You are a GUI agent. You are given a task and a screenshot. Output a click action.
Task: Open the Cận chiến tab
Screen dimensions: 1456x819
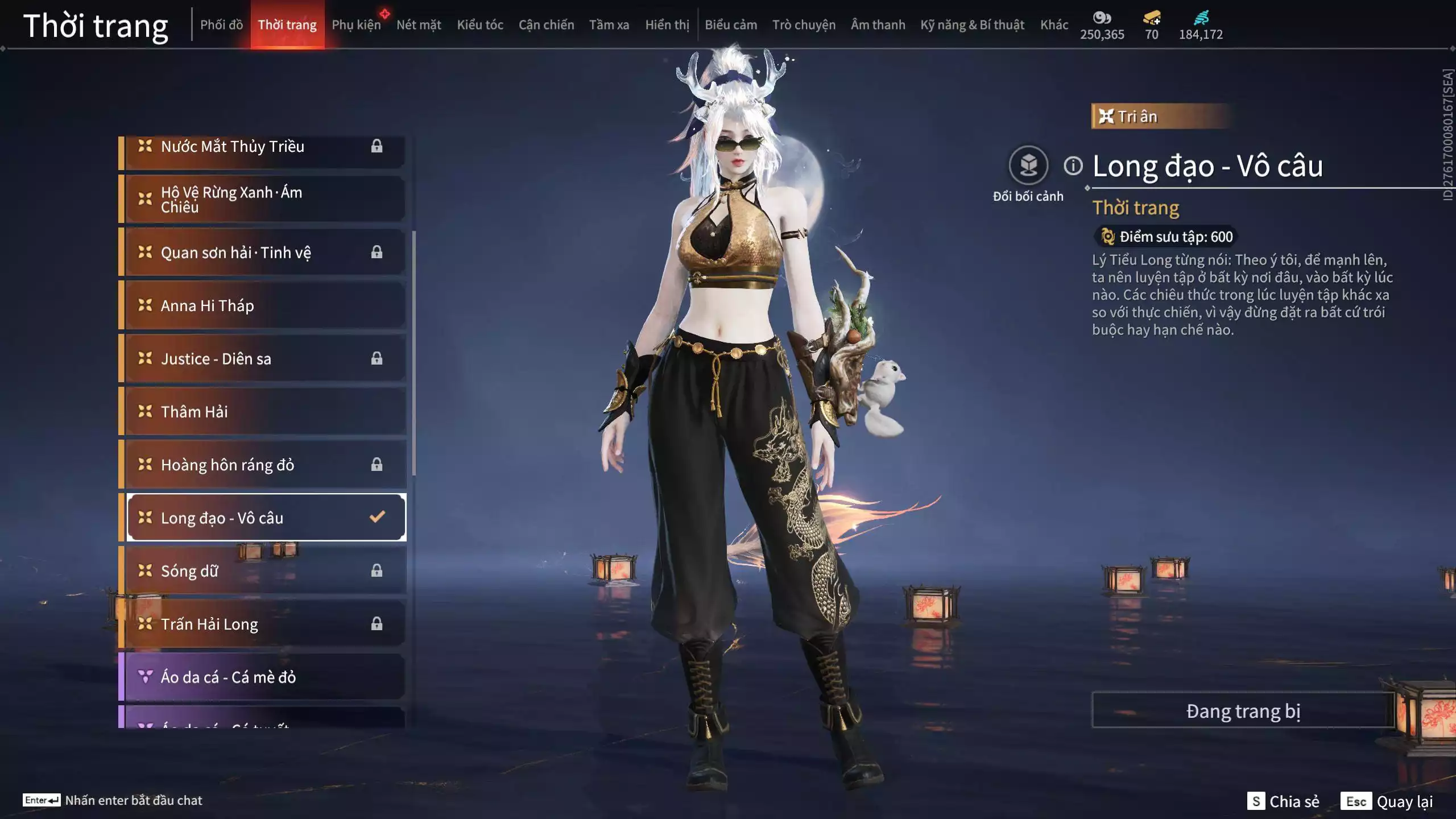tap(546, 25)
